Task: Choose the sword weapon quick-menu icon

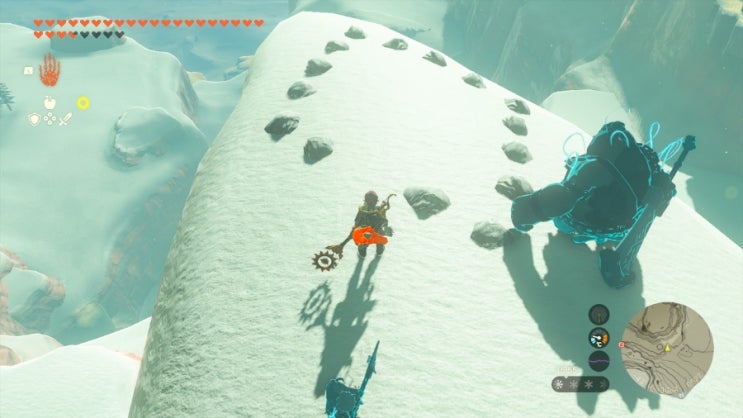Action: click(x=66, y=119)
